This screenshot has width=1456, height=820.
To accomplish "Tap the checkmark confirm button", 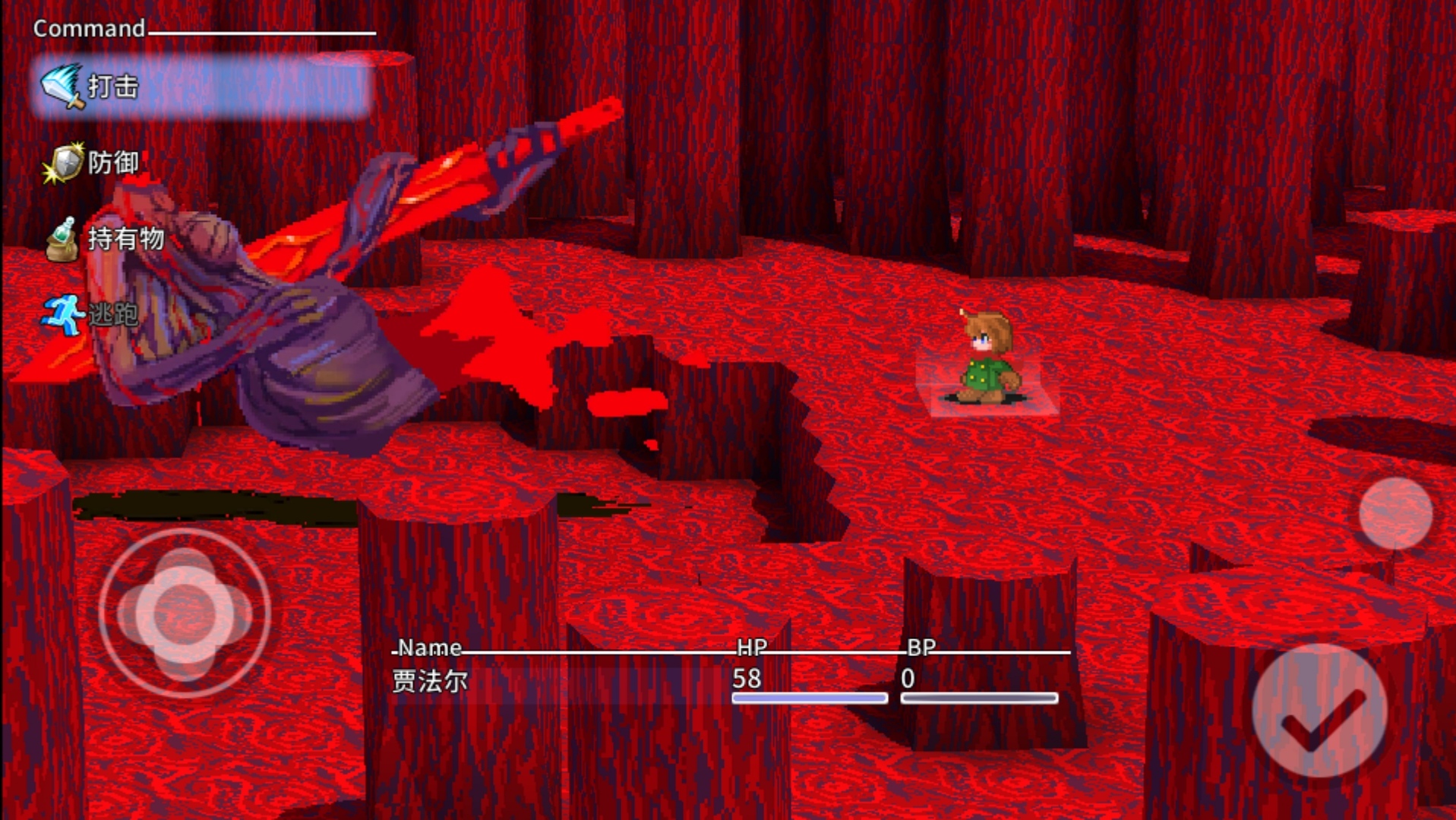I will (1320, 711).
